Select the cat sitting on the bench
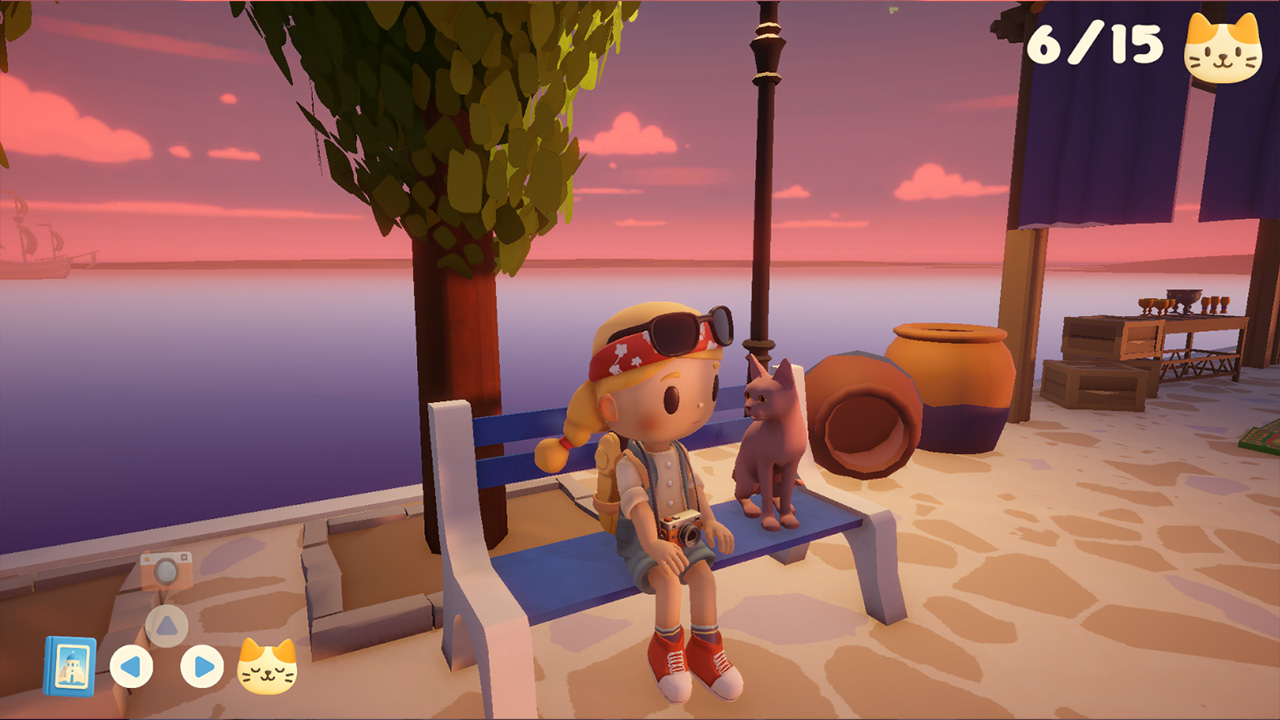Screen dimensions: 1280x720 tap(766, 440)
